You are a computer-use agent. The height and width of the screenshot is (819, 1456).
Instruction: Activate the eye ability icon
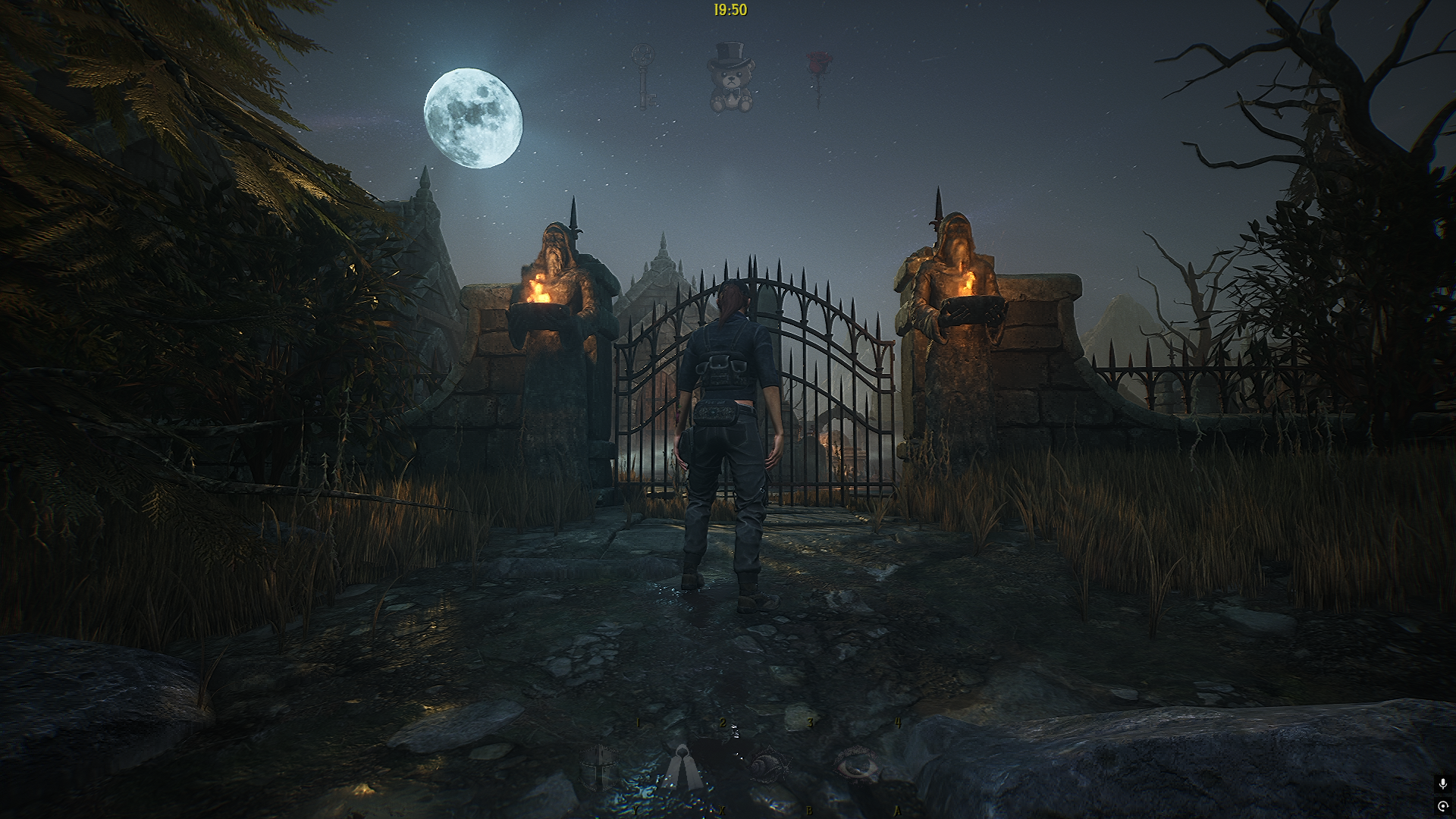pos(857,763)
